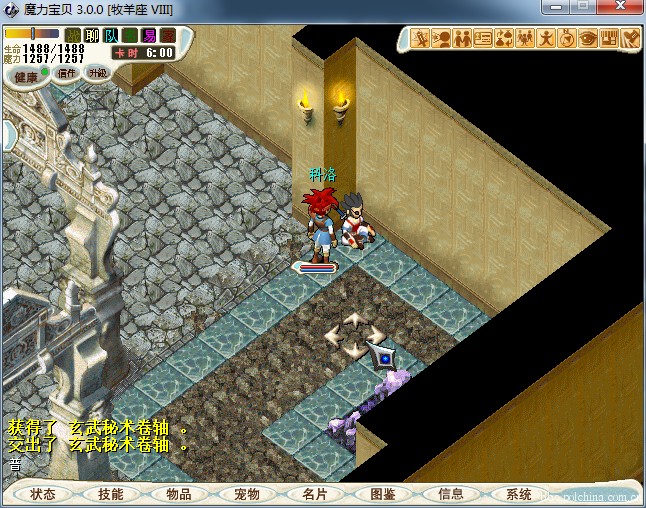Screen dimensions: 646x508
Task: Click the 升級 level-up button
Action: (x=97, y=72)
